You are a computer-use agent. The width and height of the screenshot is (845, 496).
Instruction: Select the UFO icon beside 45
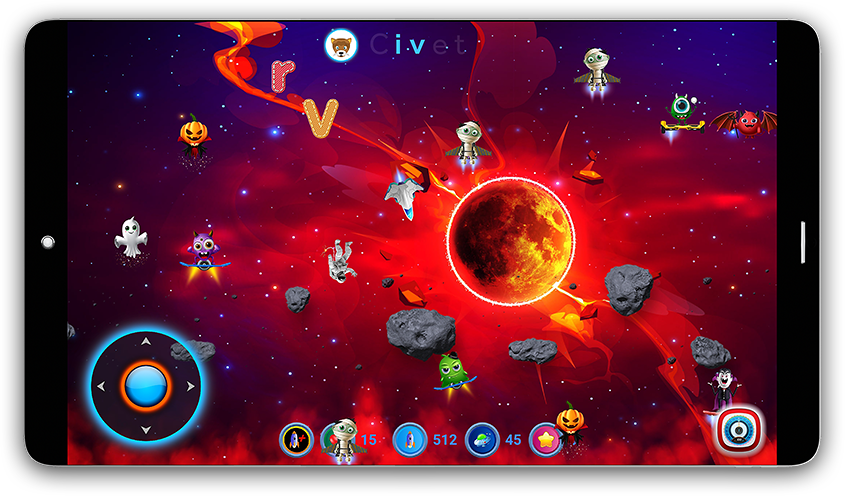482,440
